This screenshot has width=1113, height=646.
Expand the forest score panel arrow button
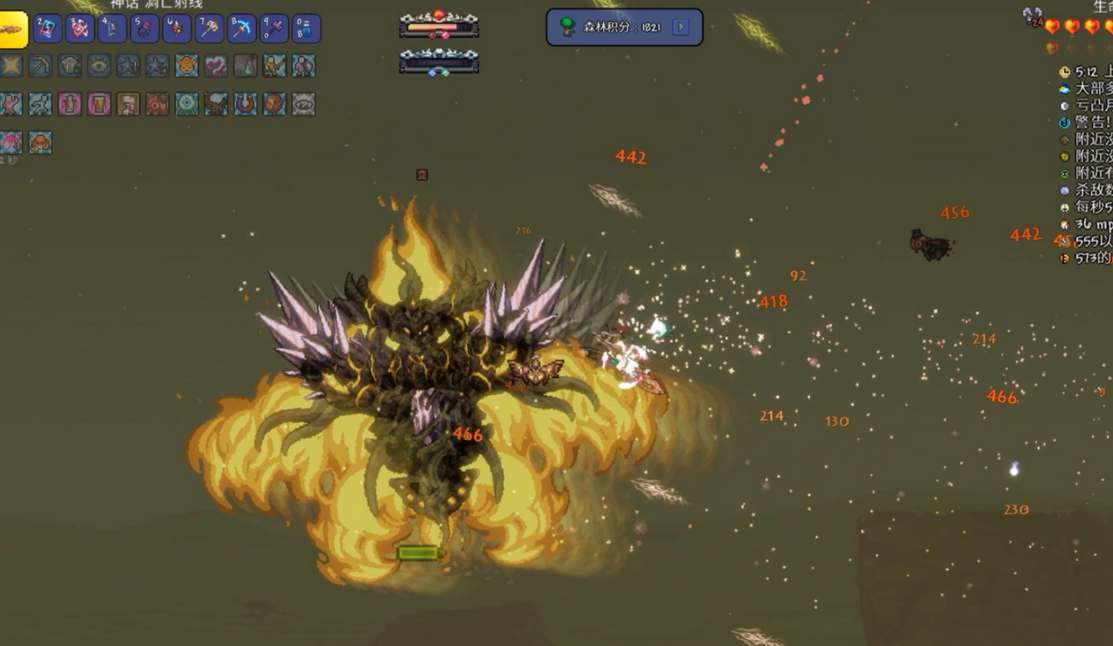pyautogui.click(x=681, y=27)
